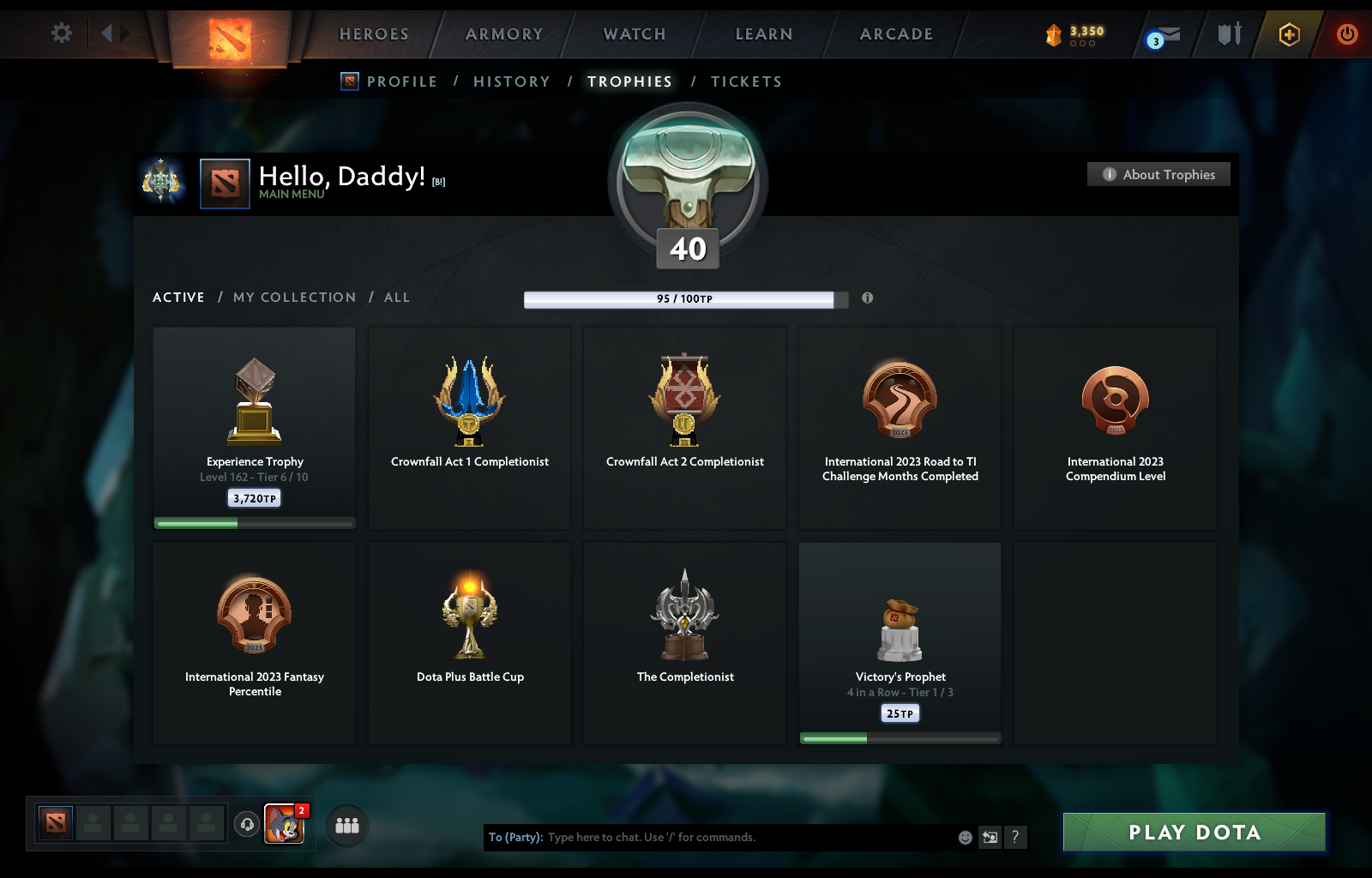
Task: Click the To (Party) chat target selector
Action: point(514,838)
